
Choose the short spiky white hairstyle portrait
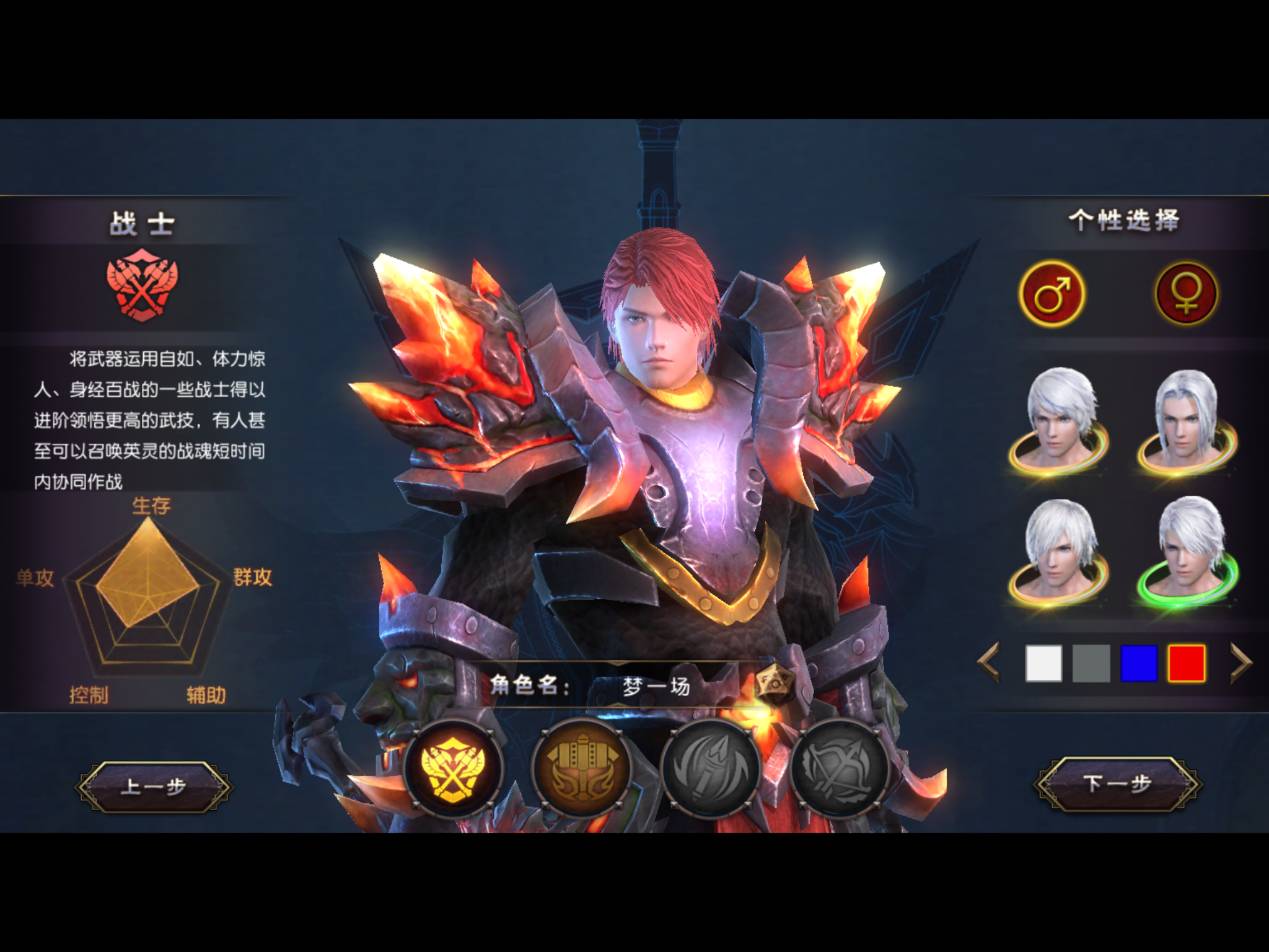(1059, 420)
